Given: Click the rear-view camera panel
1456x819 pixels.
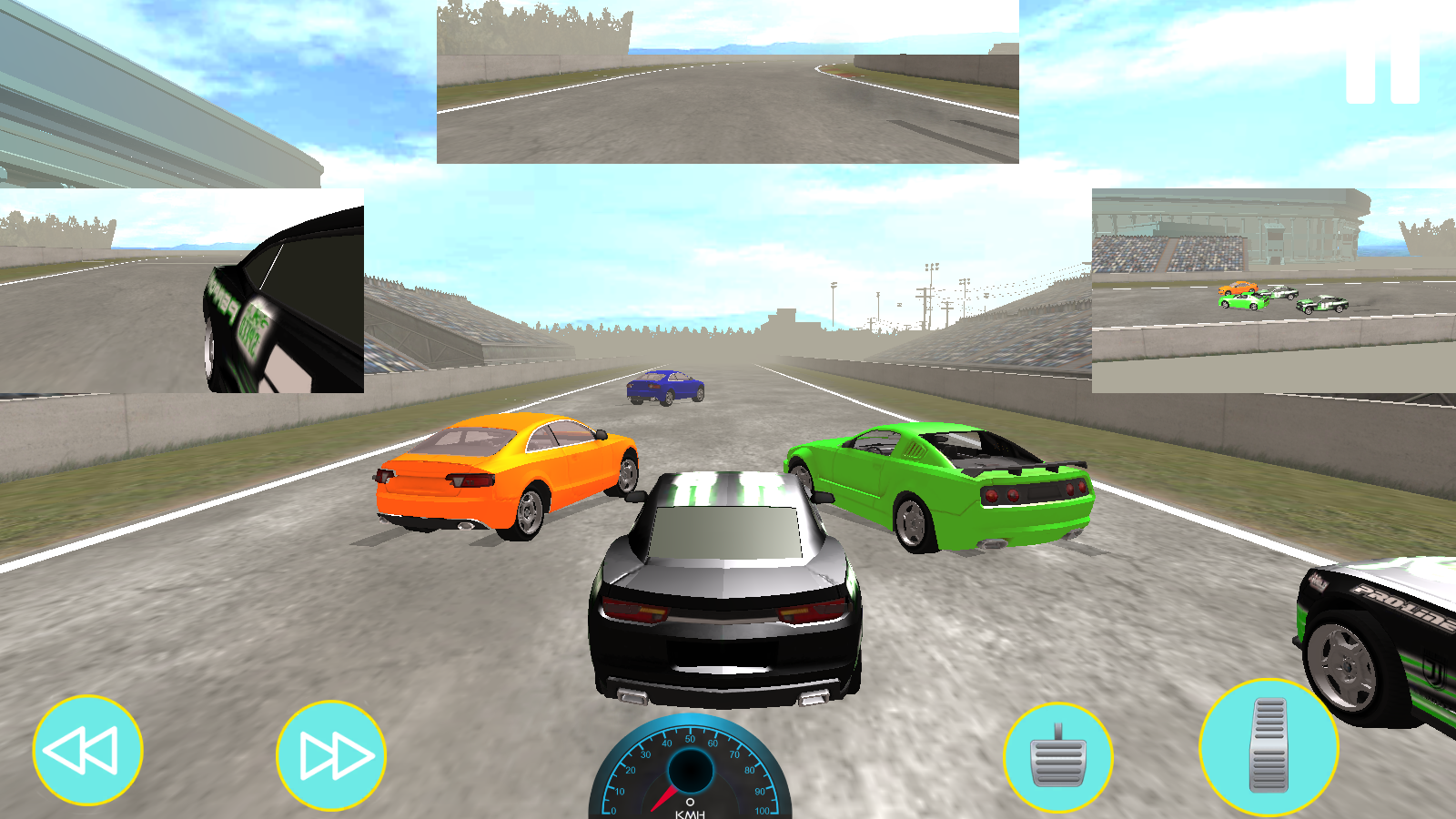Looking at the screenshot, I should pyautogui.click(x=727, y=82).
